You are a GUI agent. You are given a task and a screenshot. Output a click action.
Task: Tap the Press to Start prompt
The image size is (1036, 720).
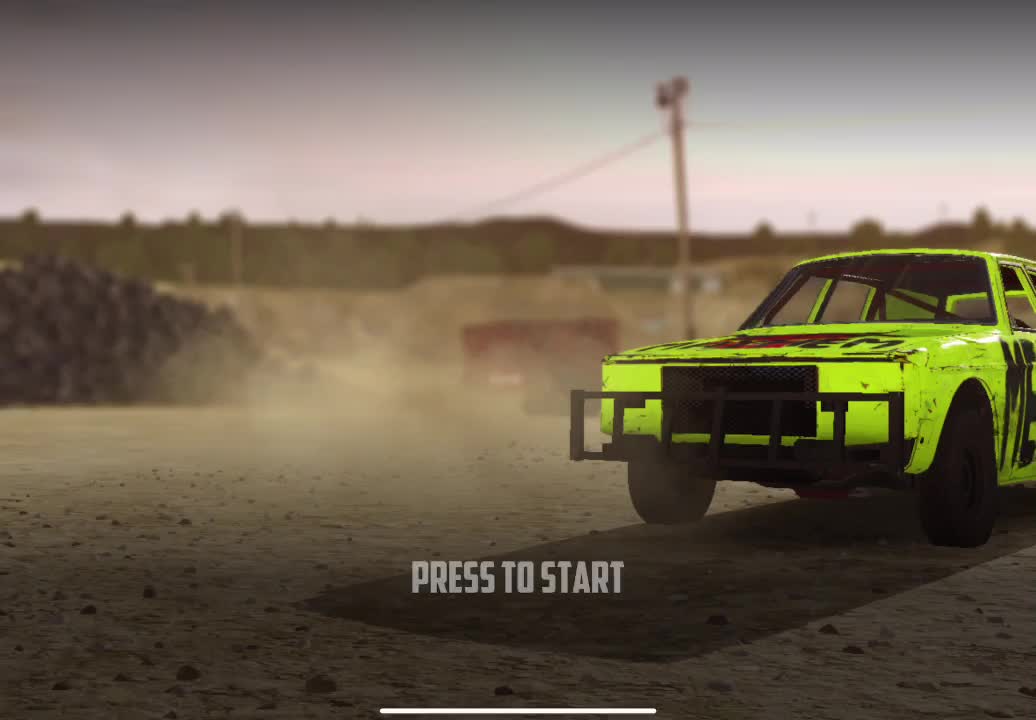(x=517, y=577)
